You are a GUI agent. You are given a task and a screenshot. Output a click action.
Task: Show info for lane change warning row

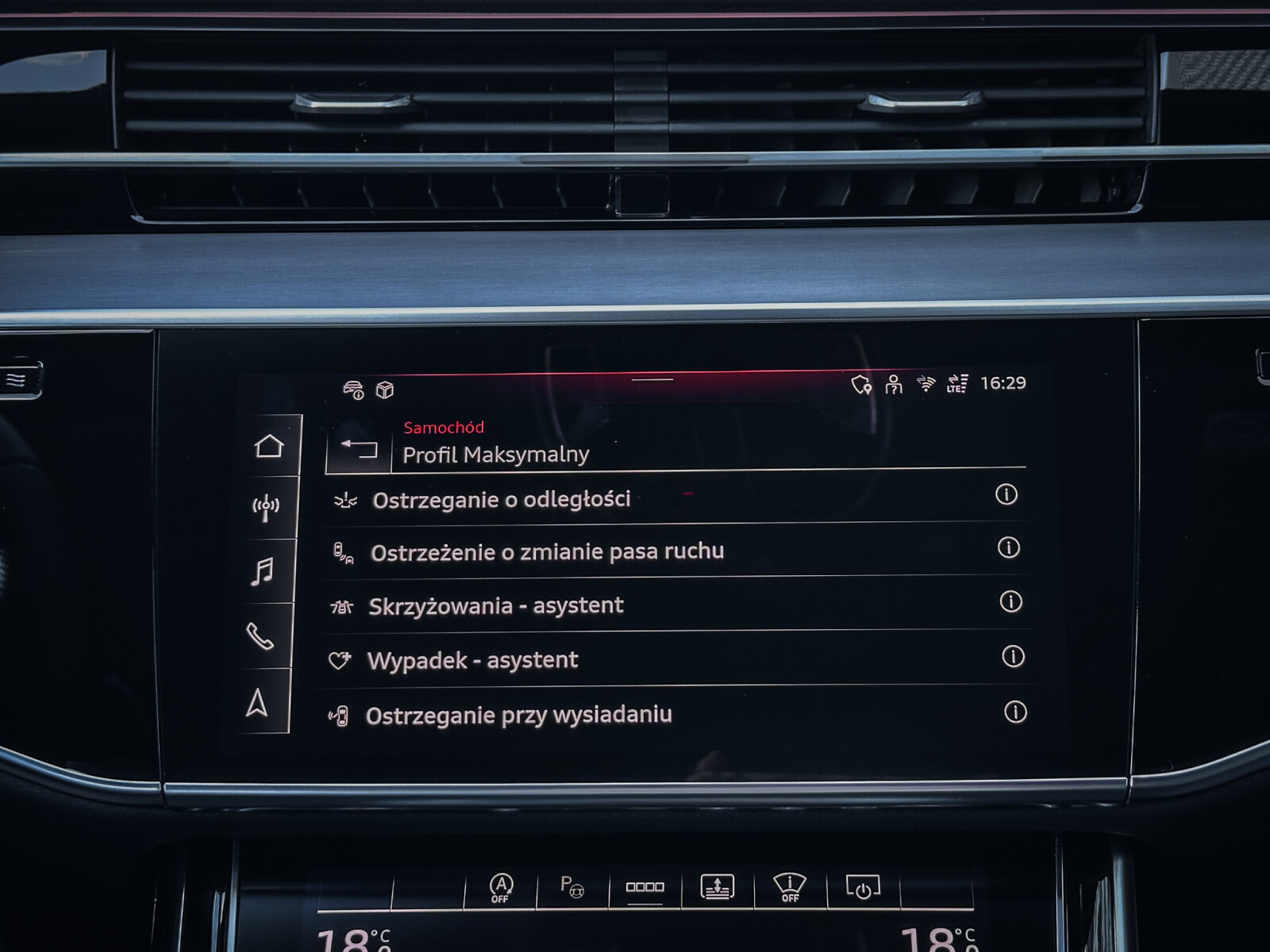click(x=1008, y=547)
